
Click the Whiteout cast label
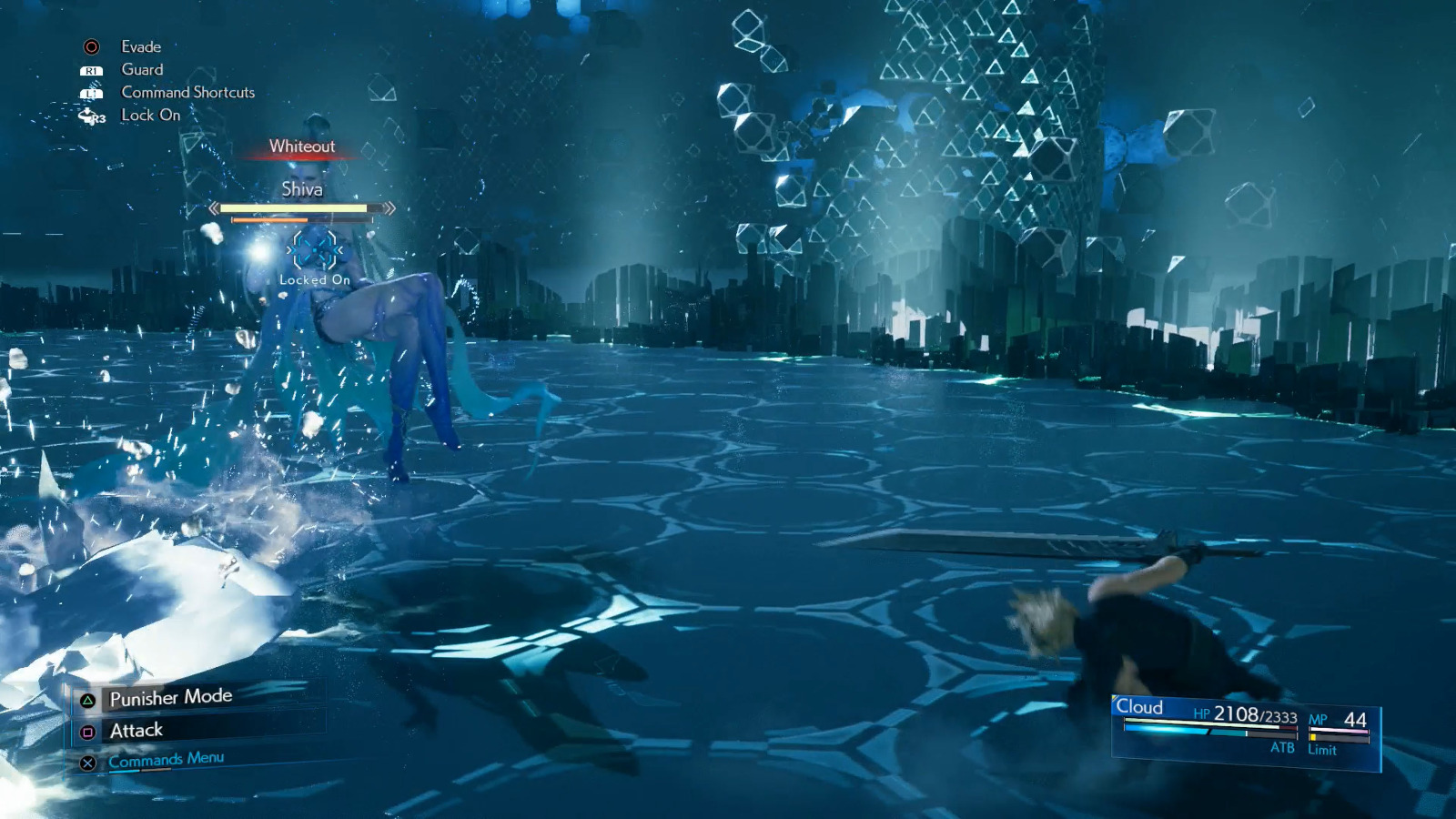302,147
